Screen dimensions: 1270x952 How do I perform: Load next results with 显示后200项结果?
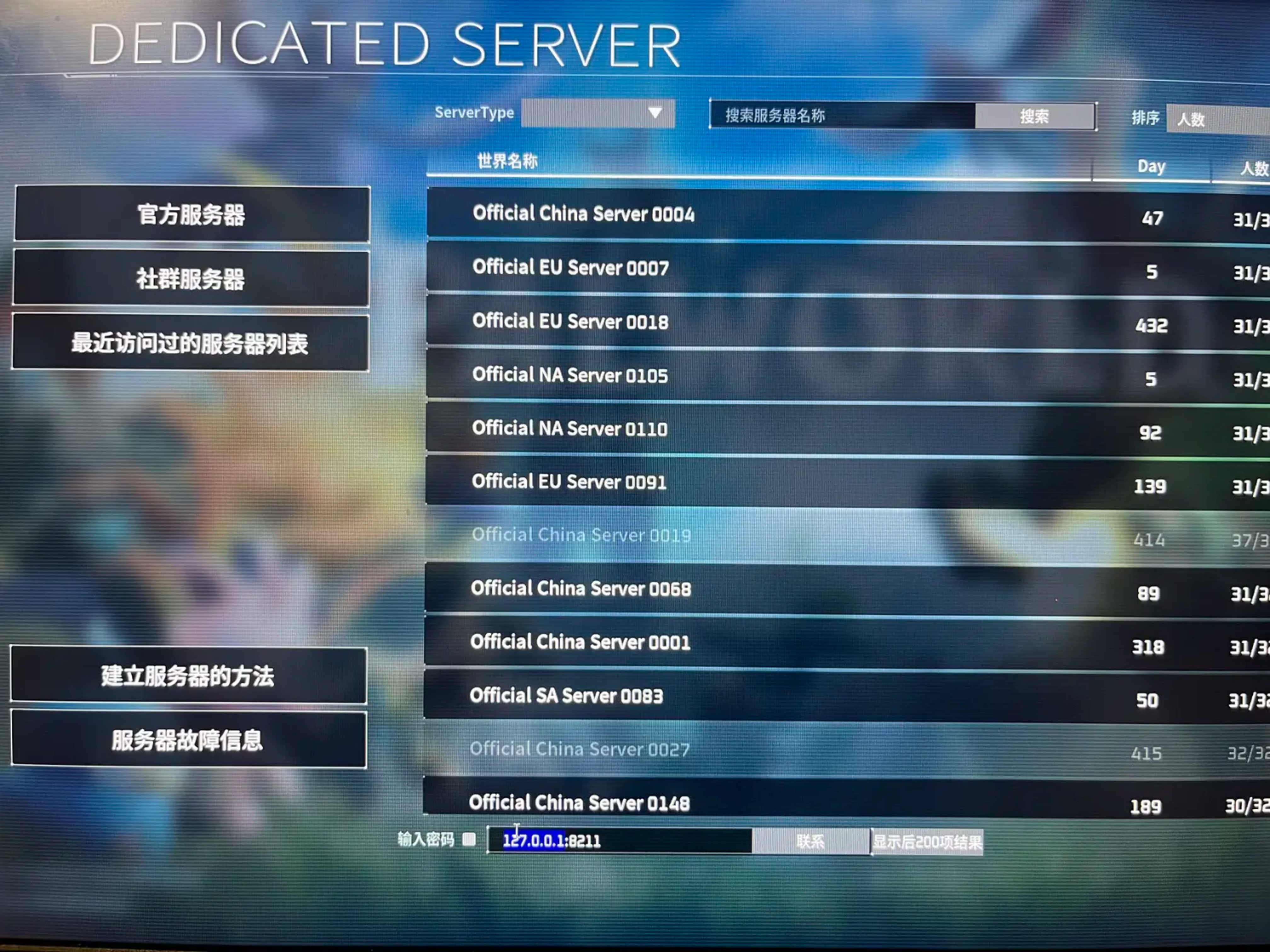coord(927,842)
